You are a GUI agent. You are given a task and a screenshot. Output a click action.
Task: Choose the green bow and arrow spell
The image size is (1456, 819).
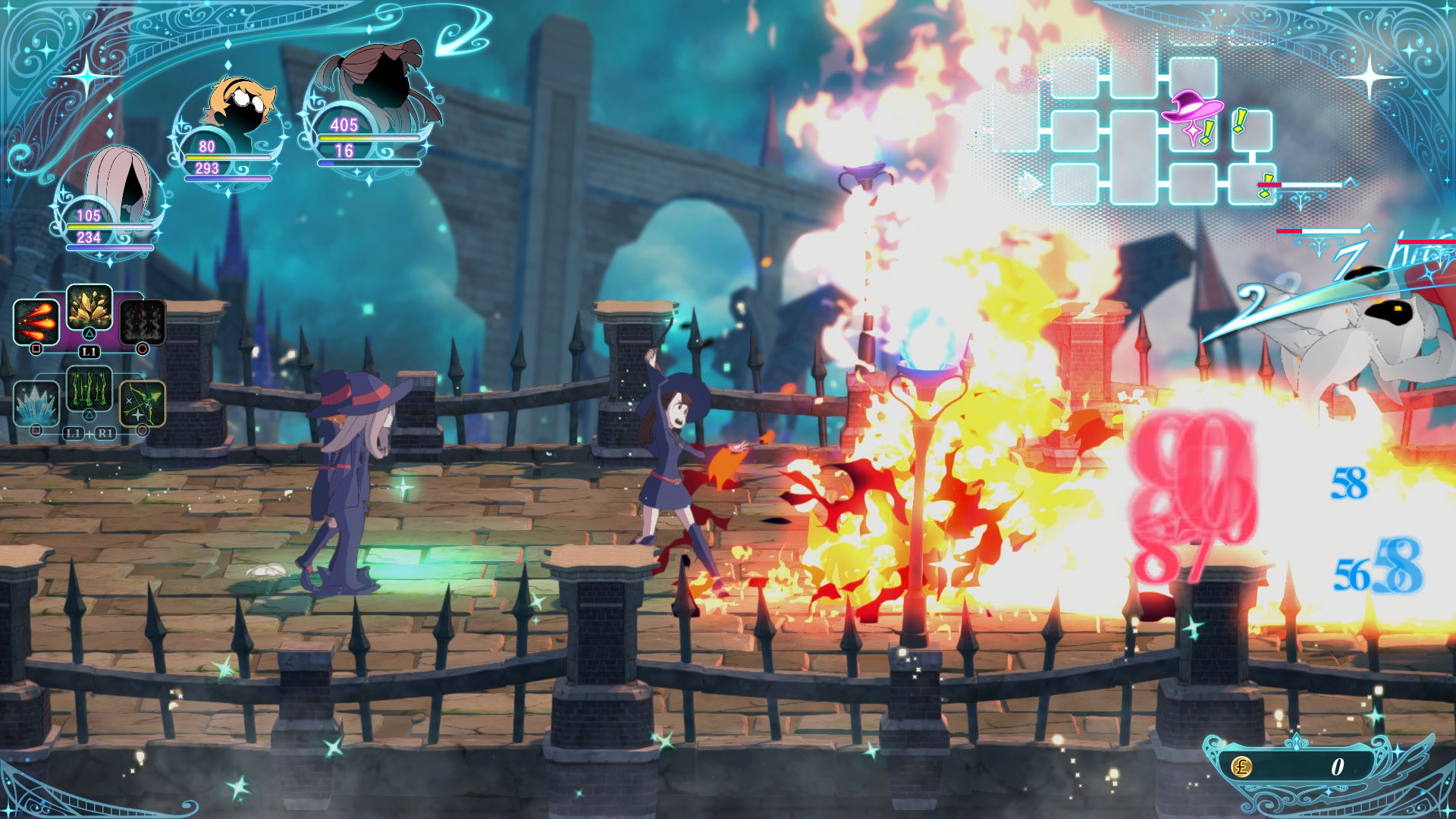[x=143, y=403]
